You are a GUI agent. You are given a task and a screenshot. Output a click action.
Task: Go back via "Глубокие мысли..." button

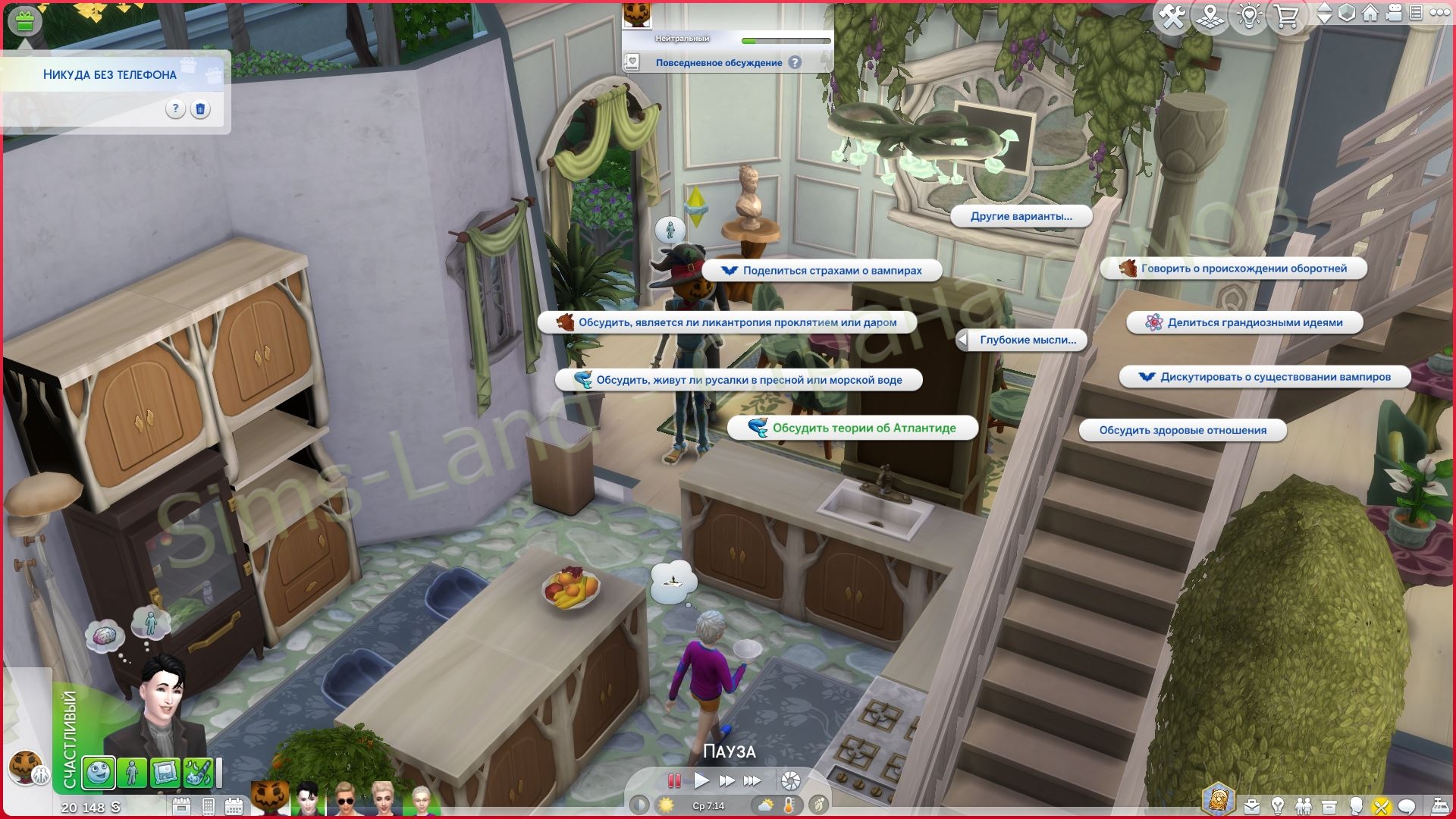point(1021,340)
